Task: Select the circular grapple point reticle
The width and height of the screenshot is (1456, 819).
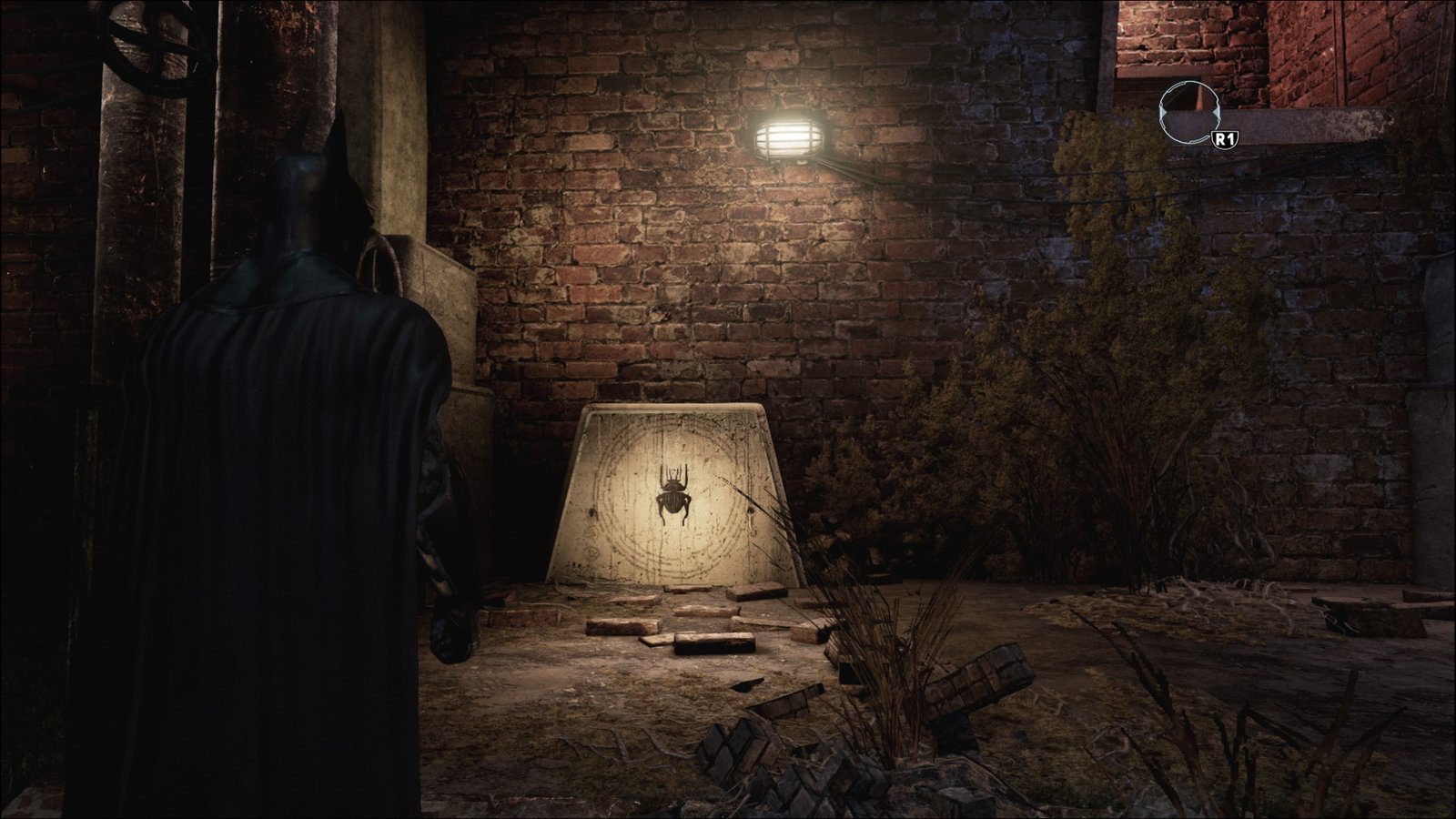Action: (1188, 111)
